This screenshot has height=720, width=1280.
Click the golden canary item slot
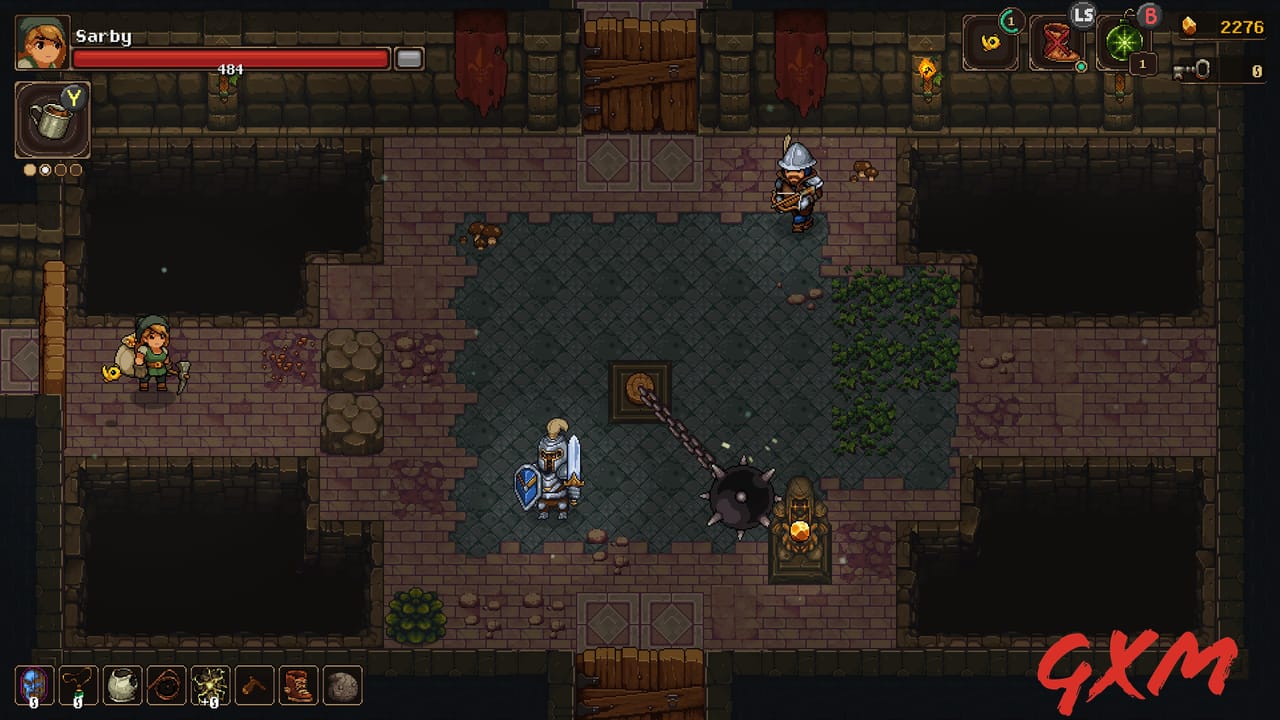(x=988, y=42)
